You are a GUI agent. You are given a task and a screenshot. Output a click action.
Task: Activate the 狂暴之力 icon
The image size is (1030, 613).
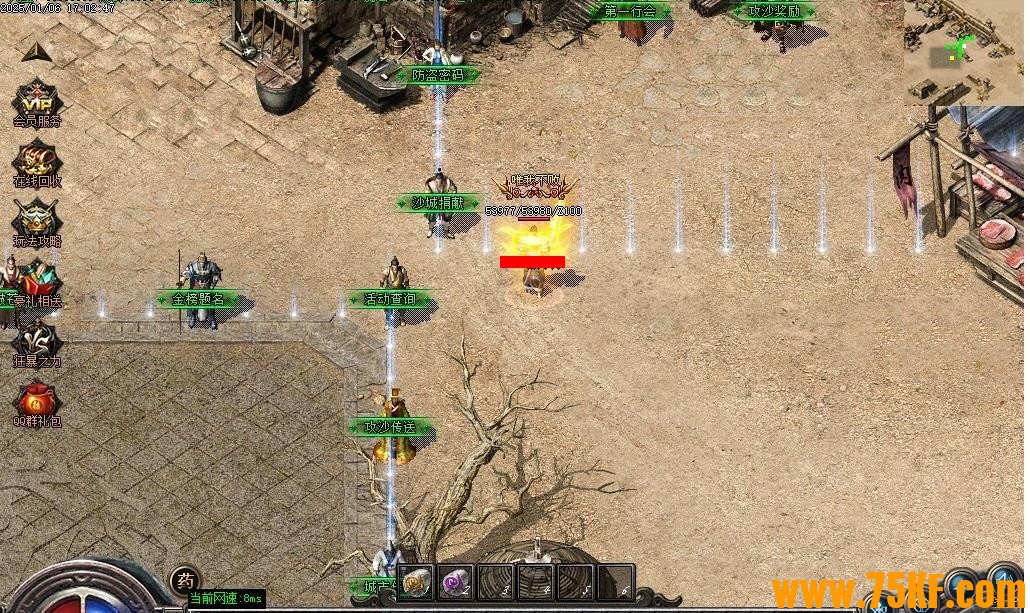click(37, 341)
